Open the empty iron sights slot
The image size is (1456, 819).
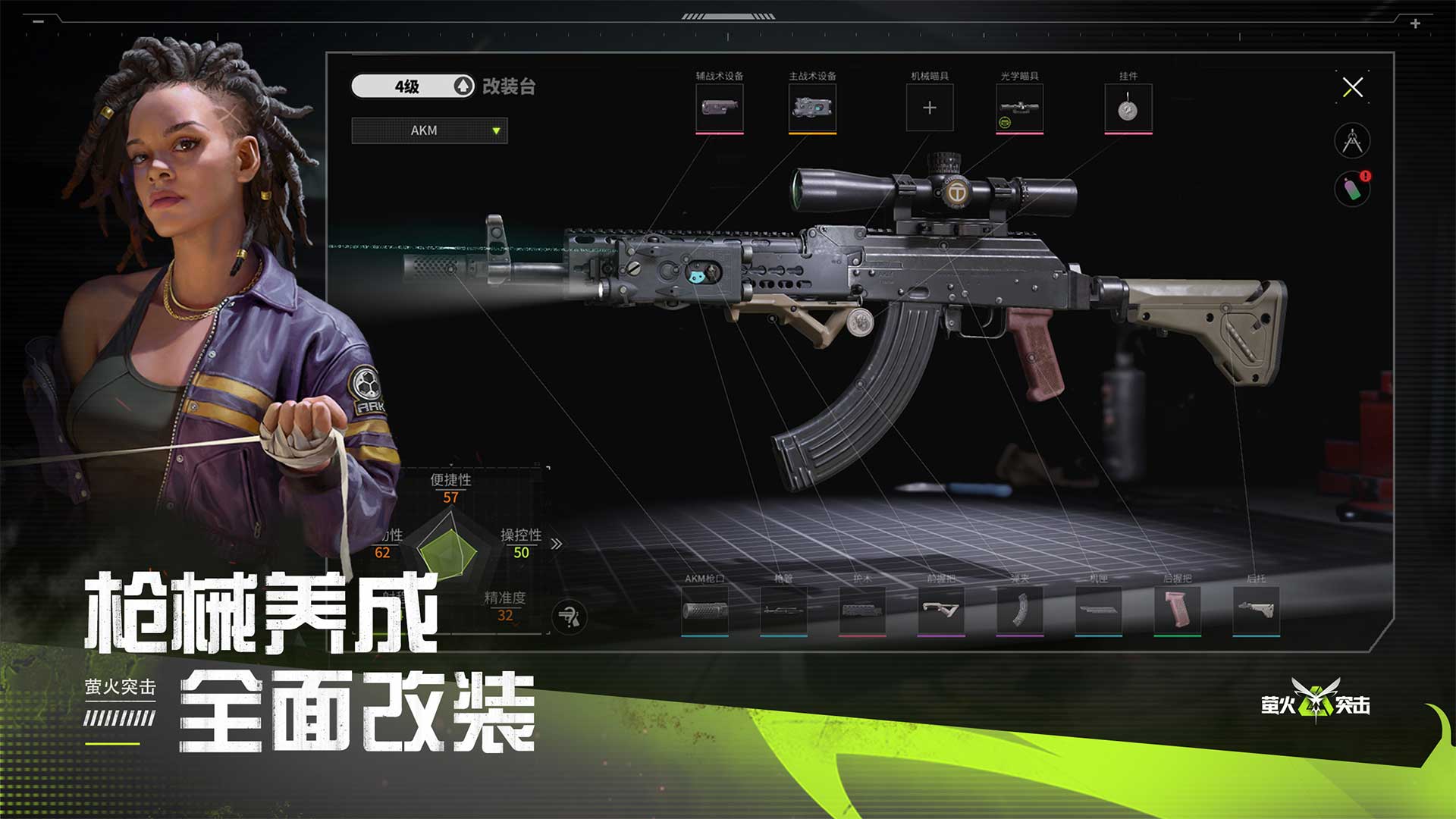(x=929, y=107)
